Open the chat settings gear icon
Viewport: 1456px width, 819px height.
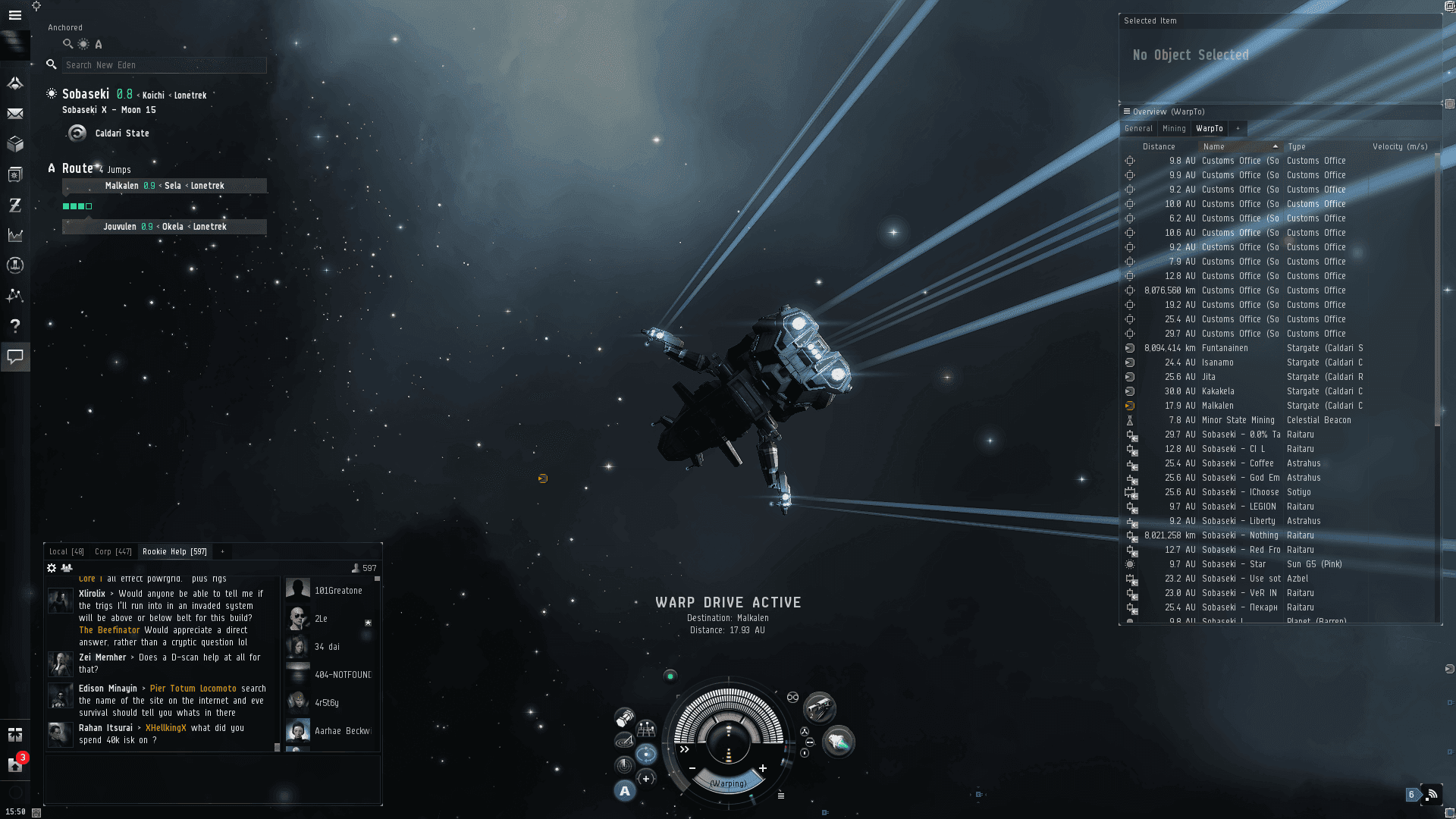click(x=52, y=568)
